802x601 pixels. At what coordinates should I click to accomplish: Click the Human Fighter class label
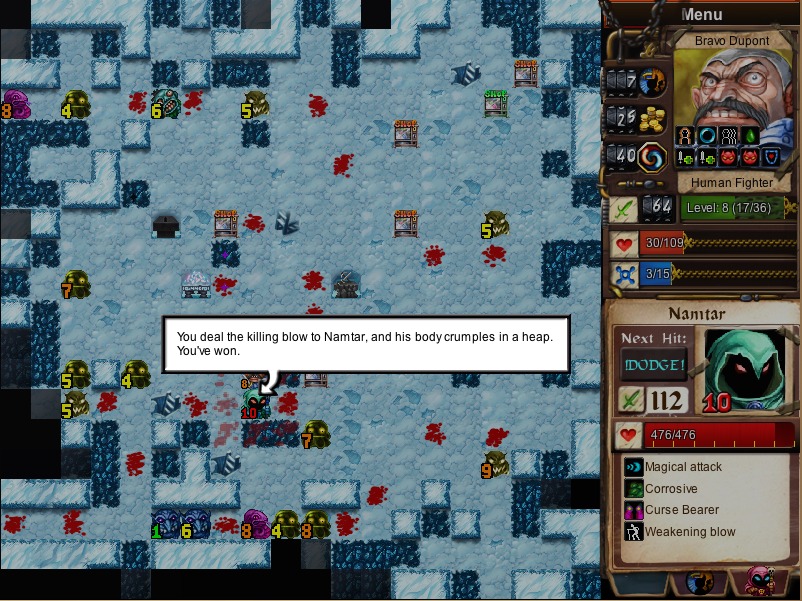tap(733, 183)
